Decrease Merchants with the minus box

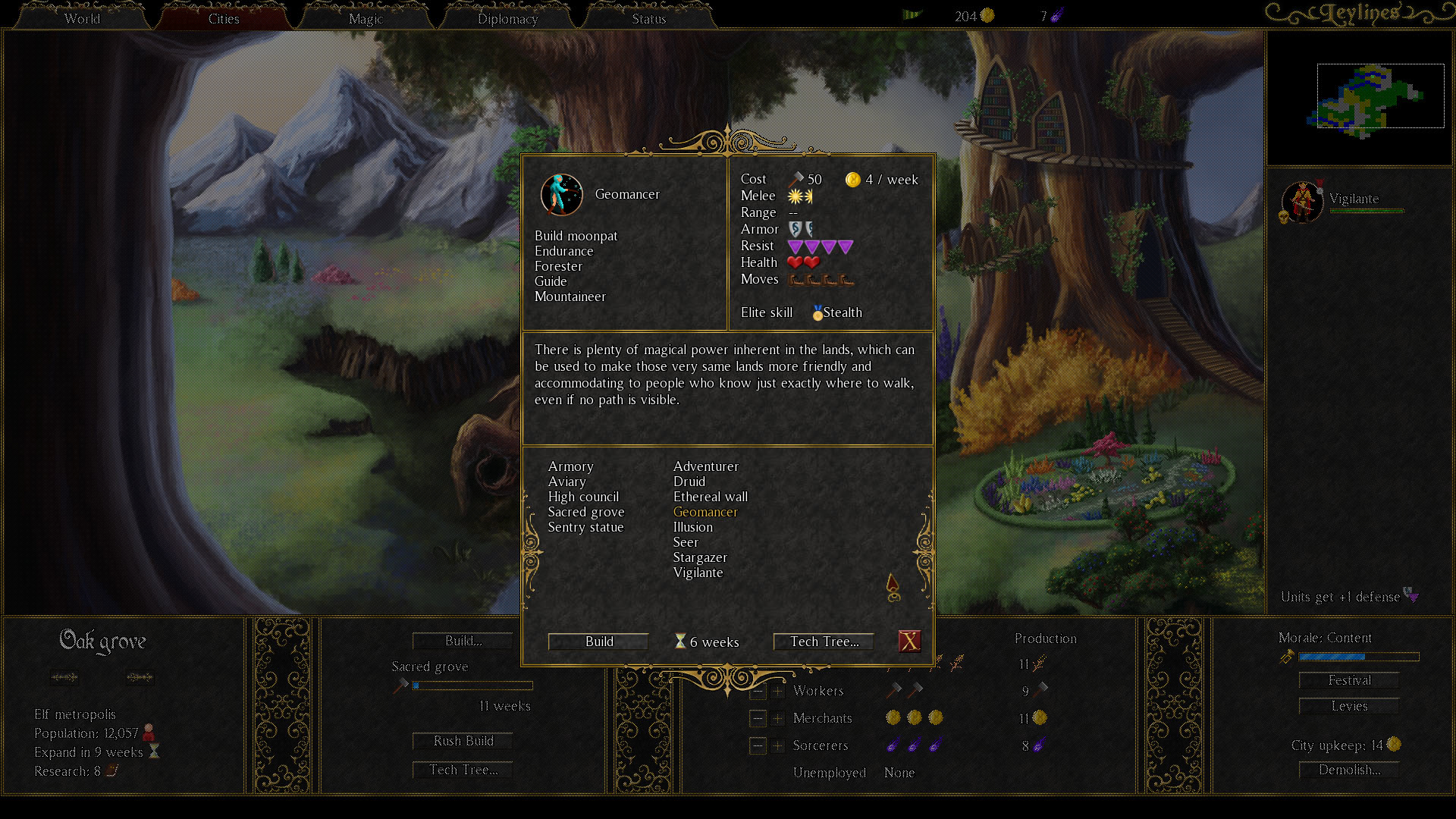pos(757,718)
